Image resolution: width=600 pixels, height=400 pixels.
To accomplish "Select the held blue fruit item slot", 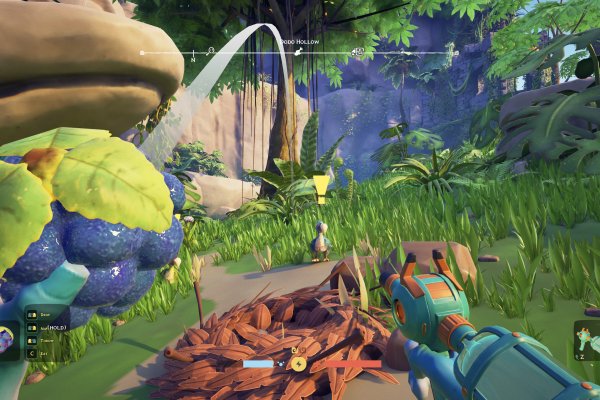I will click(x=10, y=338).
